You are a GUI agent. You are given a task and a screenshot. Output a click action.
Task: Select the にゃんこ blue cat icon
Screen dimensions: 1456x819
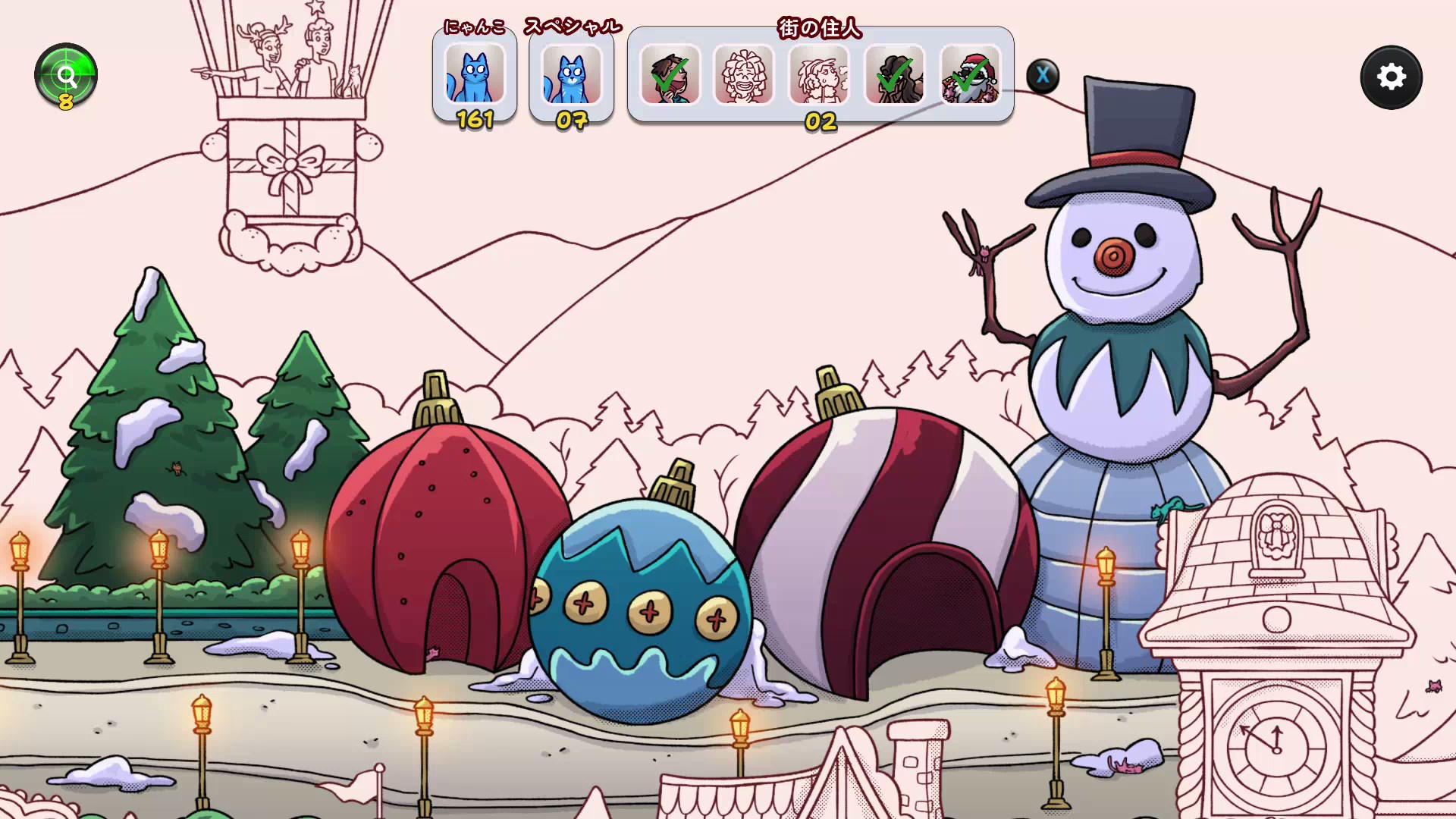click(x=475, y=74)
